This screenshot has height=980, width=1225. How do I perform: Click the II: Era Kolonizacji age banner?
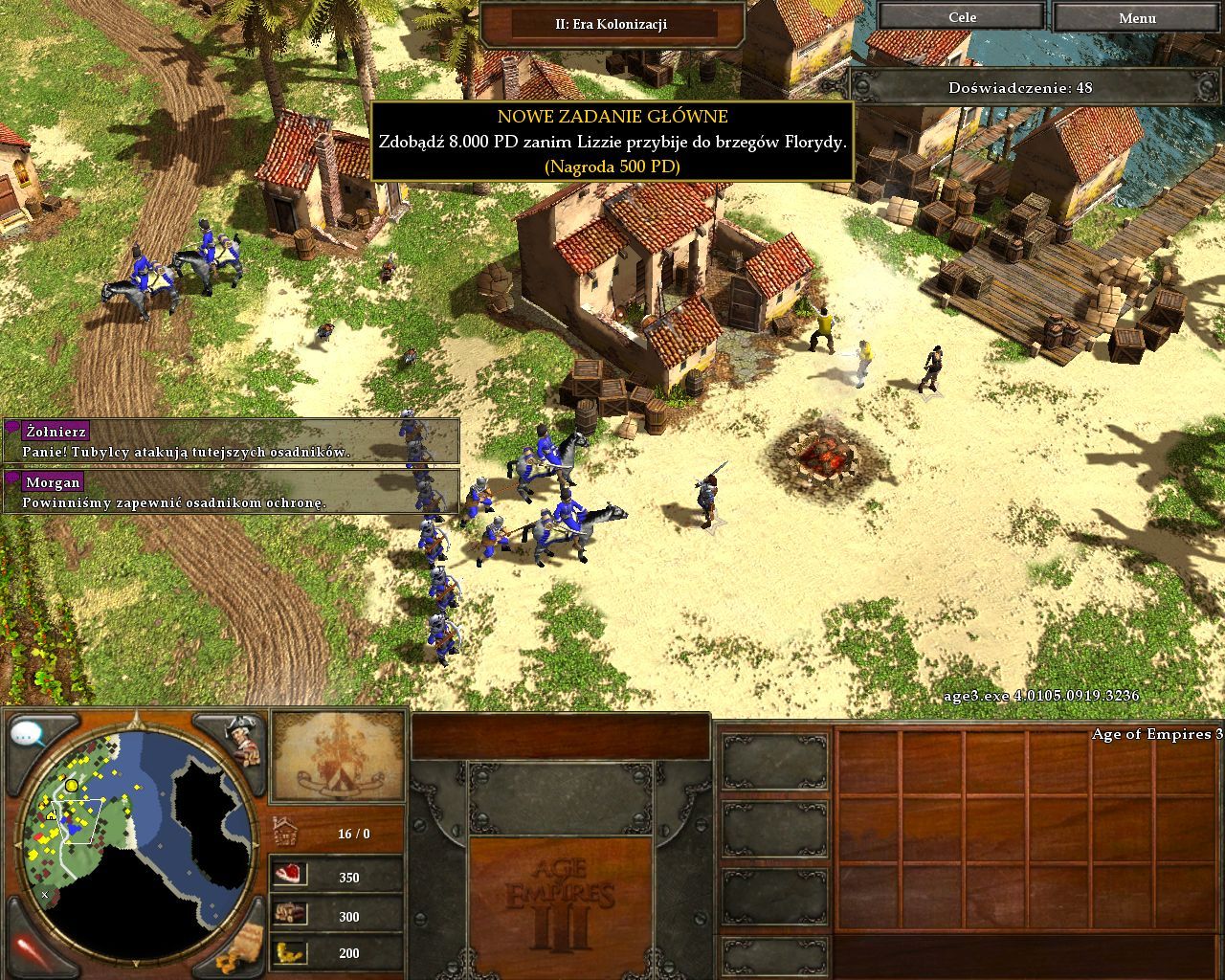pyautogui.click(x=612, y=24)
